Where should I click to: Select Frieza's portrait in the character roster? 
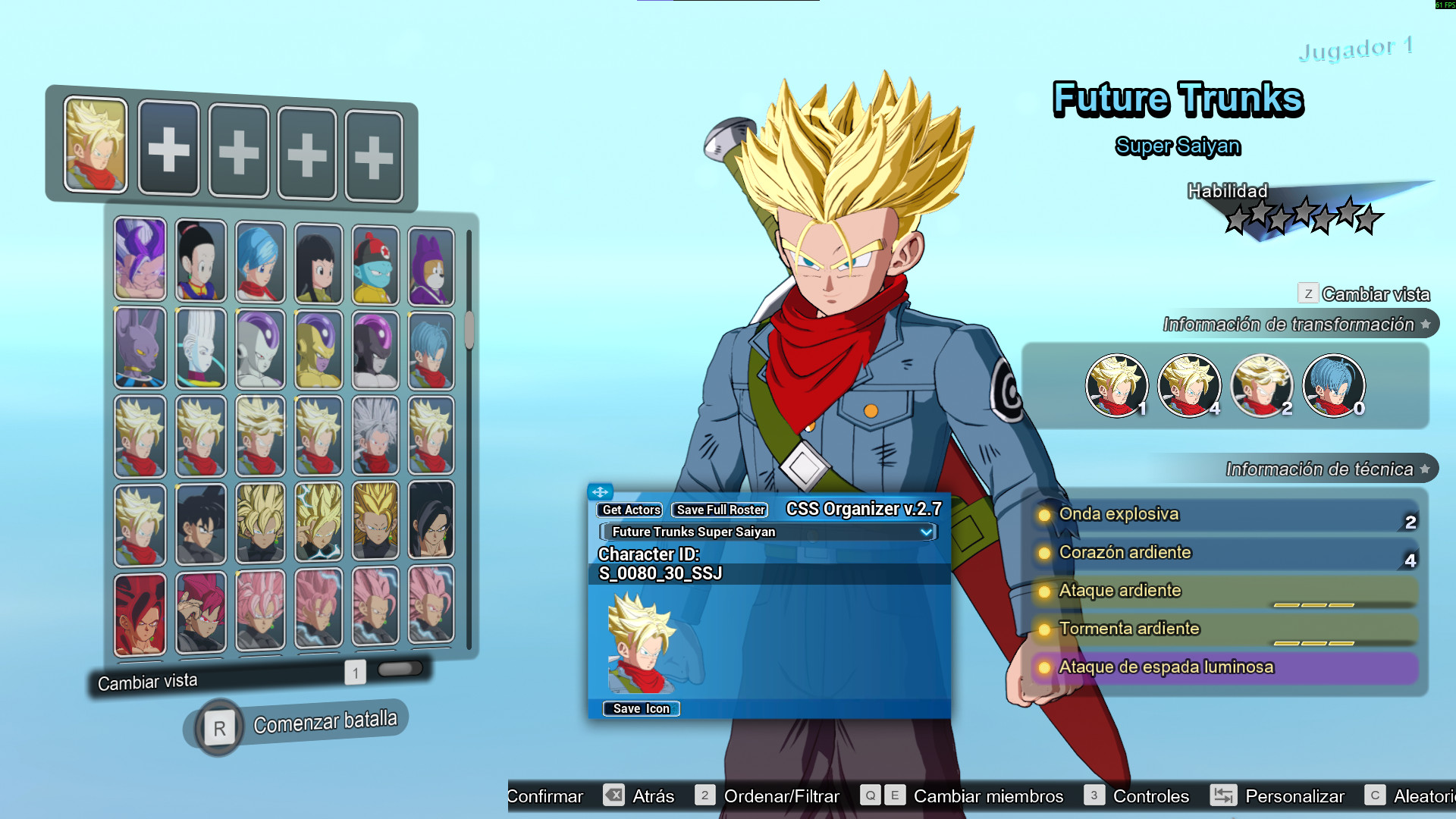pos(260,349)
